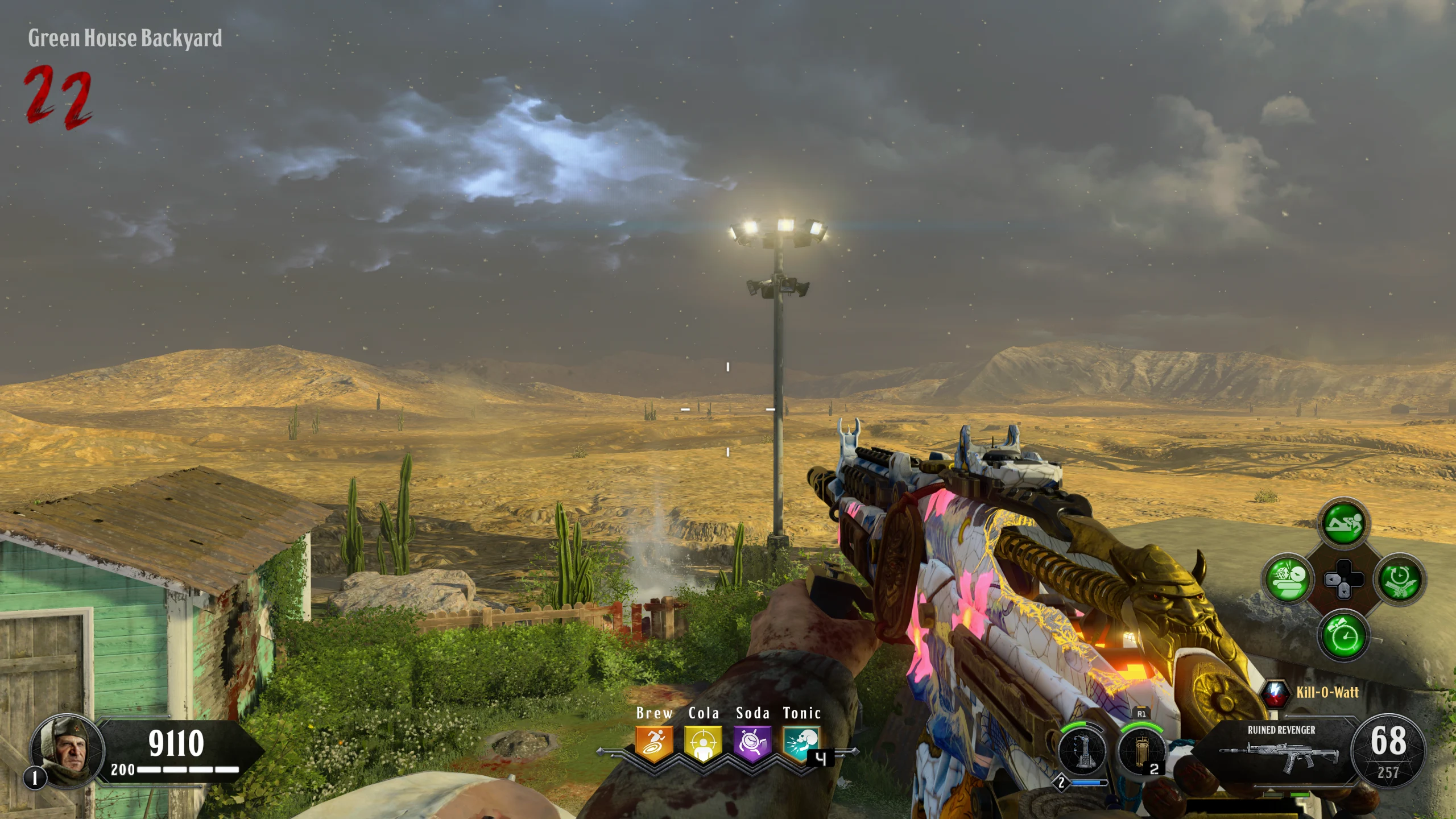Select the purple Soda perk icon
This screenshot has height=819, width=1456.
pos(752,743)
